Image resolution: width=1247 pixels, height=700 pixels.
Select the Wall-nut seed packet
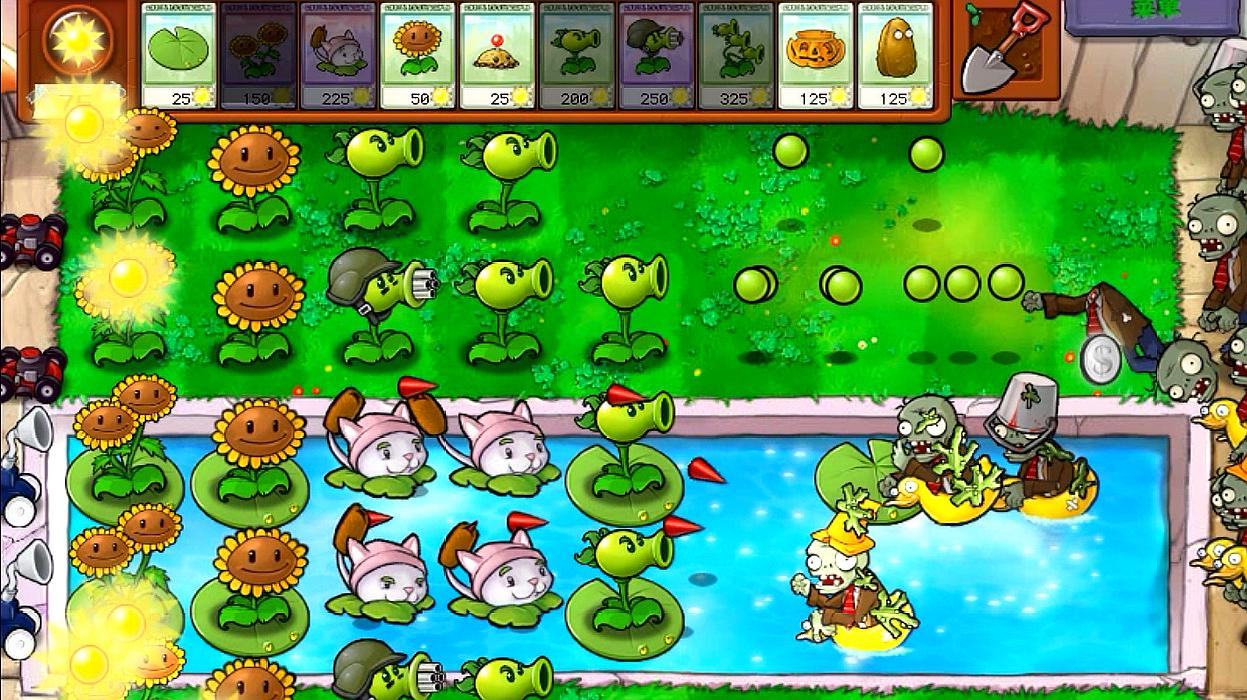(x=894, y=55)
